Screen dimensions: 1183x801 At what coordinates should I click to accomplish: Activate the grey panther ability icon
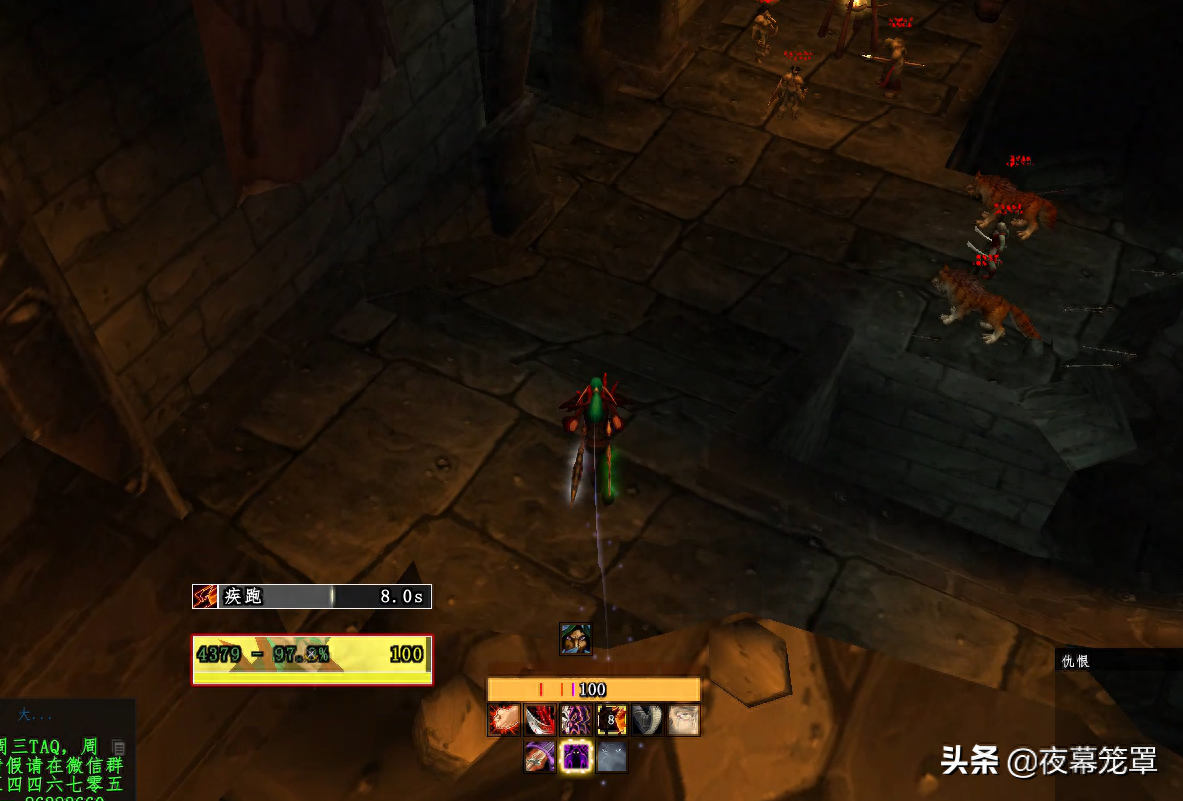612,757
